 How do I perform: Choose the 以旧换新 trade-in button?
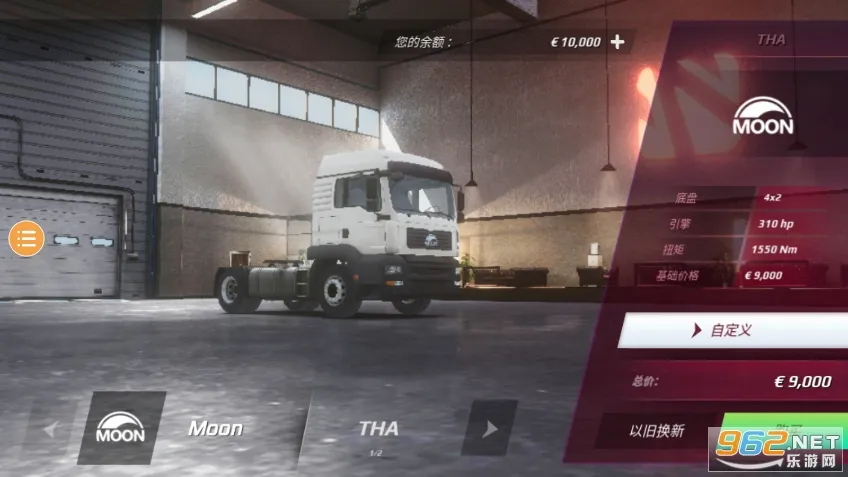[x=656, y=431]
